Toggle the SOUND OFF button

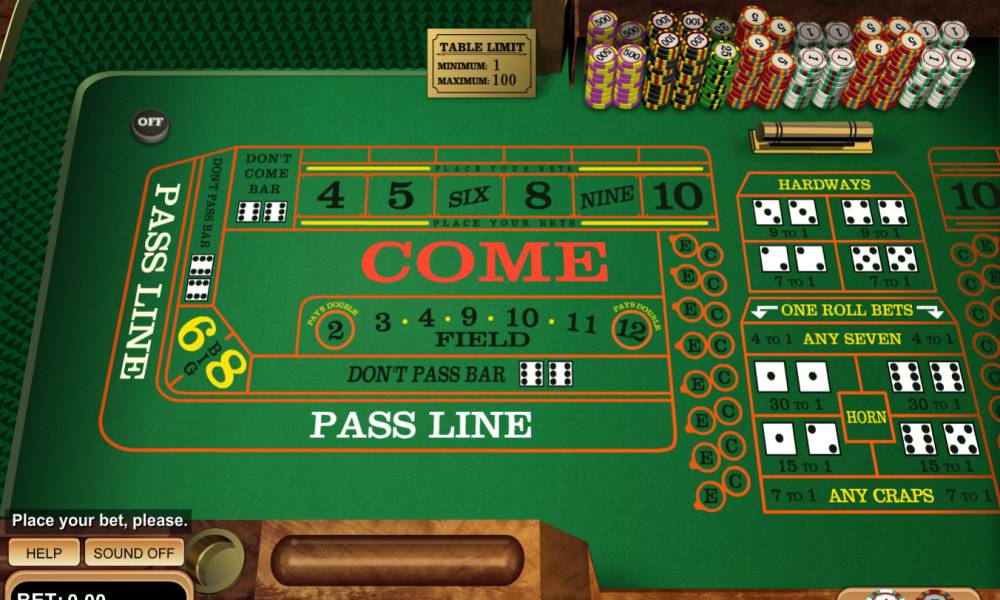pos(133,553)
